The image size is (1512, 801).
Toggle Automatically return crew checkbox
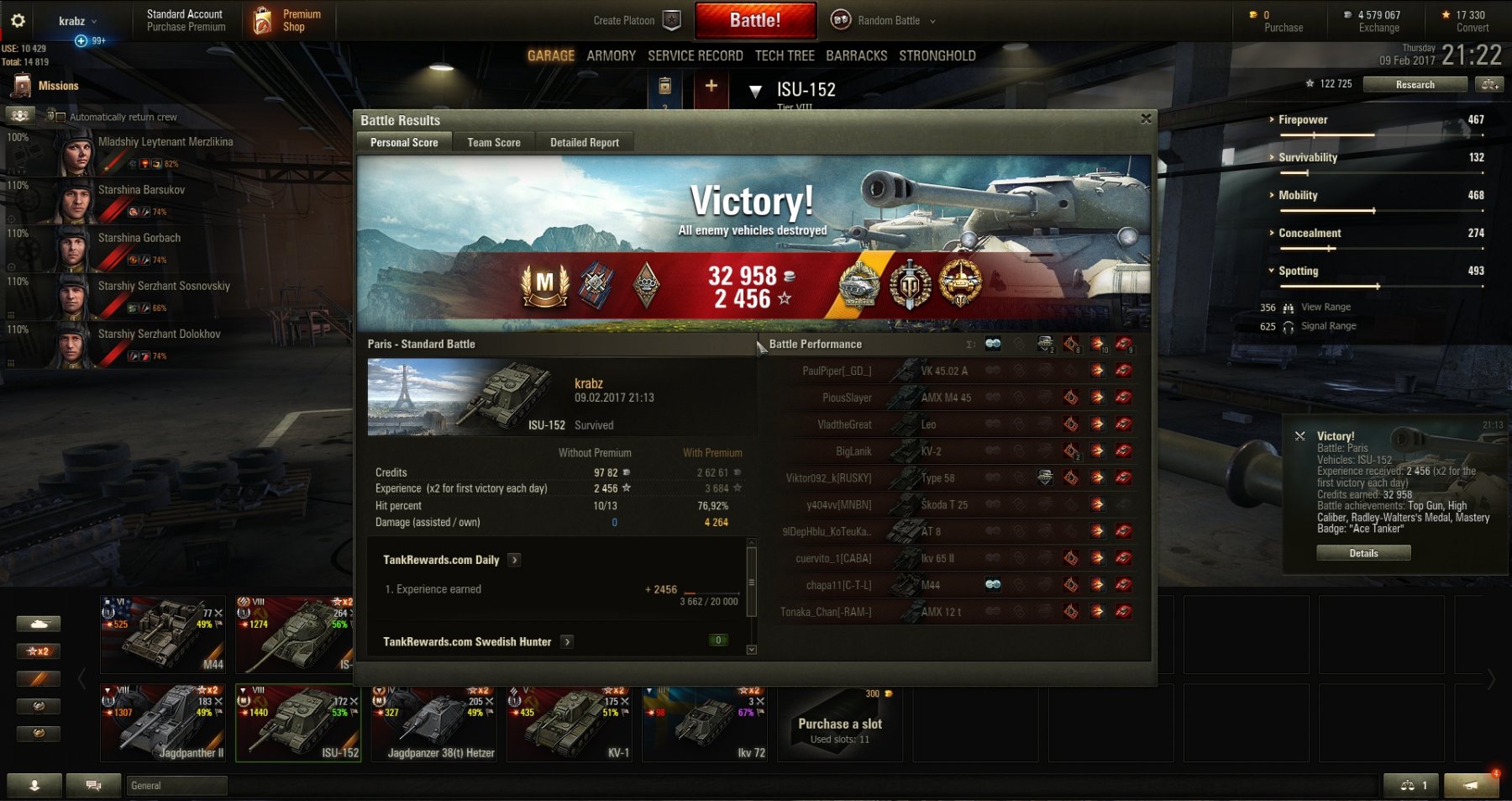53,117
